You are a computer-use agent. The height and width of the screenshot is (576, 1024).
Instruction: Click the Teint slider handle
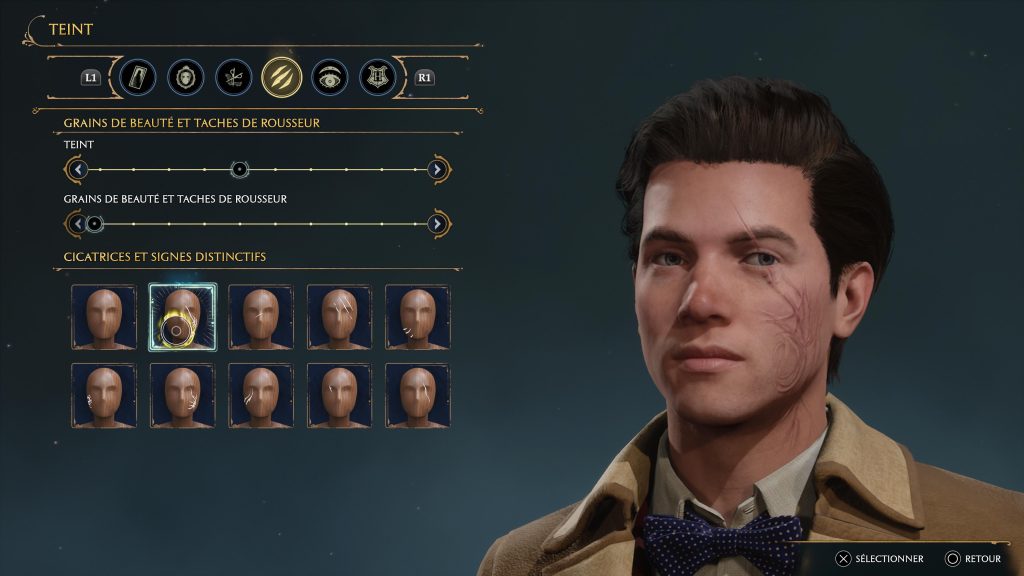tap(239, 169)
